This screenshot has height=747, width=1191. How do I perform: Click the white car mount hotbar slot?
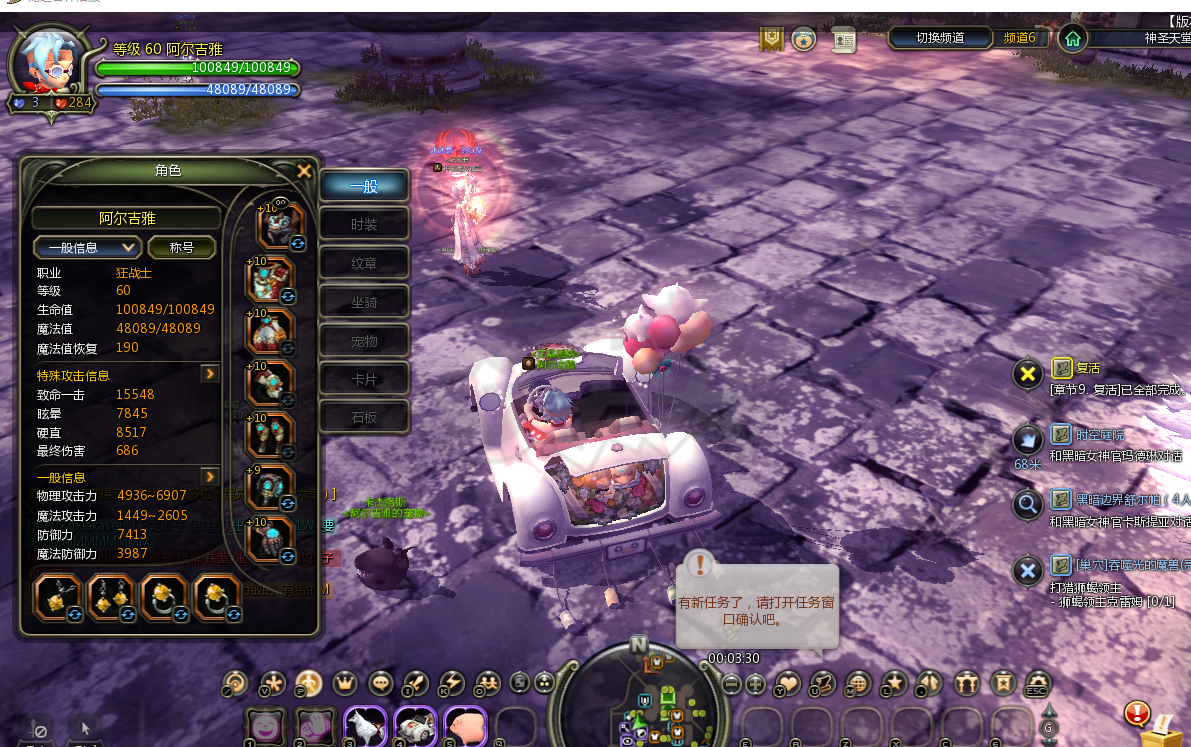pyautogui.click(x=414, y=725)
